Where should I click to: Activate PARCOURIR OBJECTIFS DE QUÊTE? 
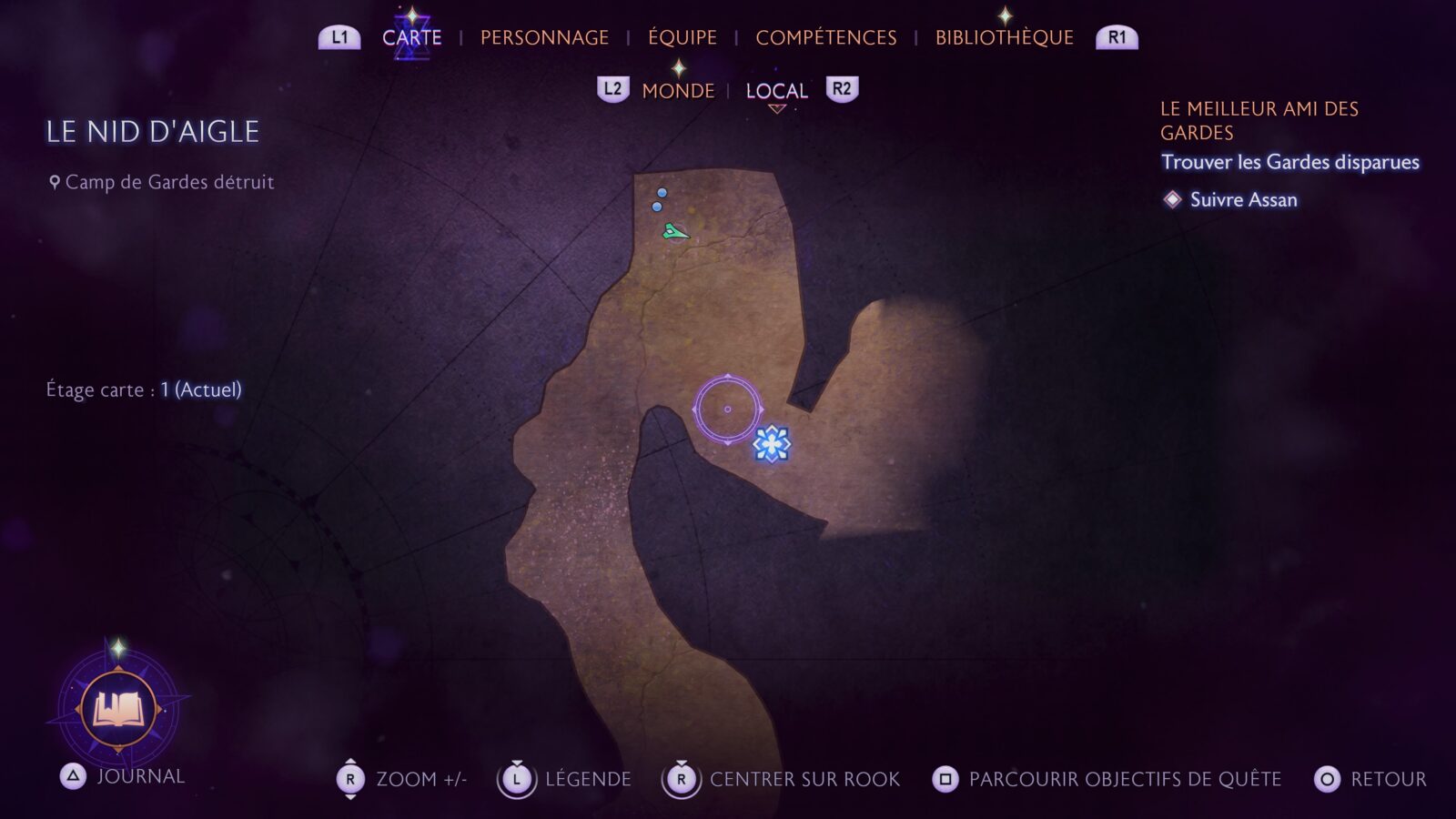1124,779
